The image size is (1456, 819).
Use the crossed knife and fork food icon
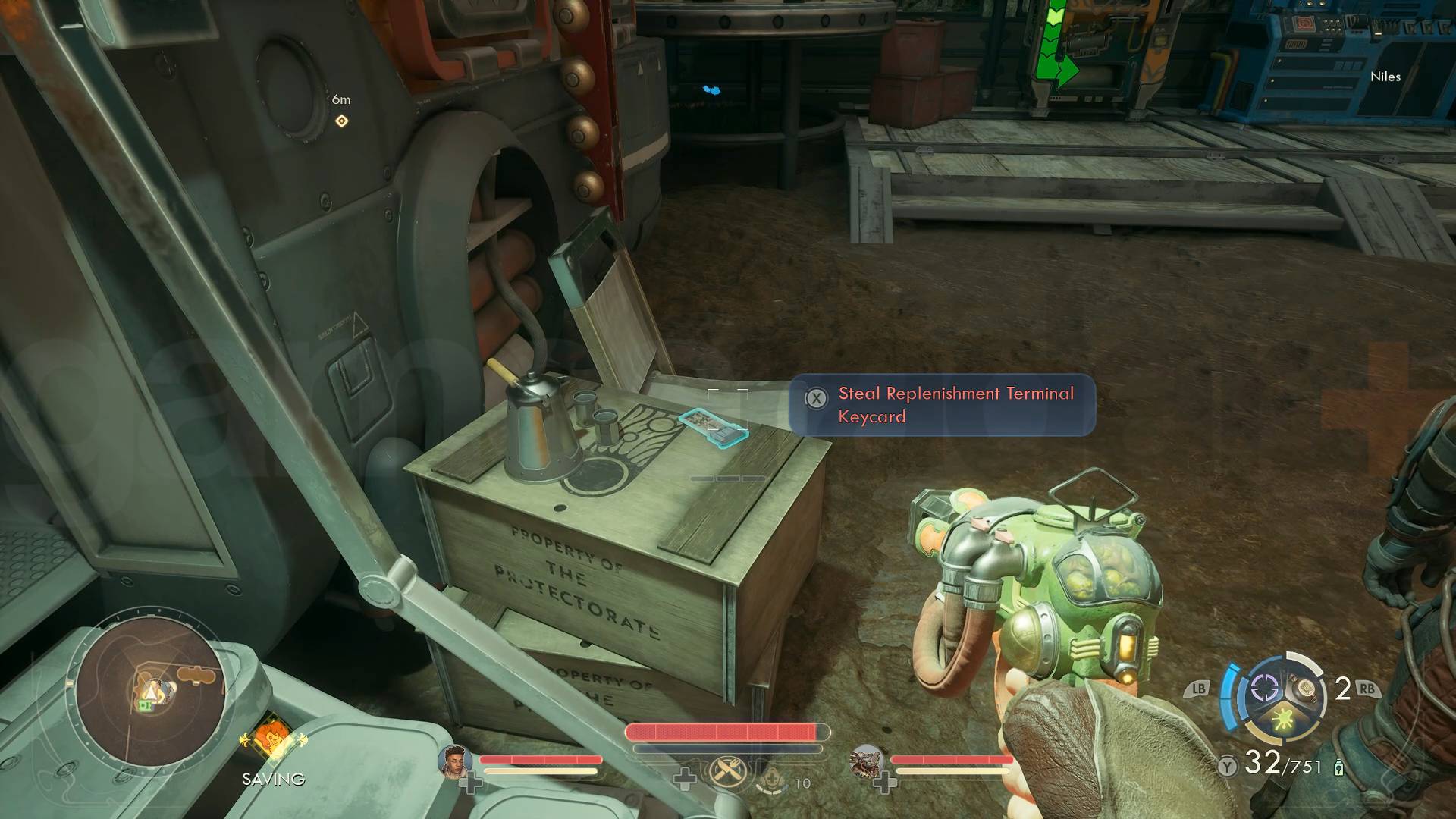coord(727,773)
